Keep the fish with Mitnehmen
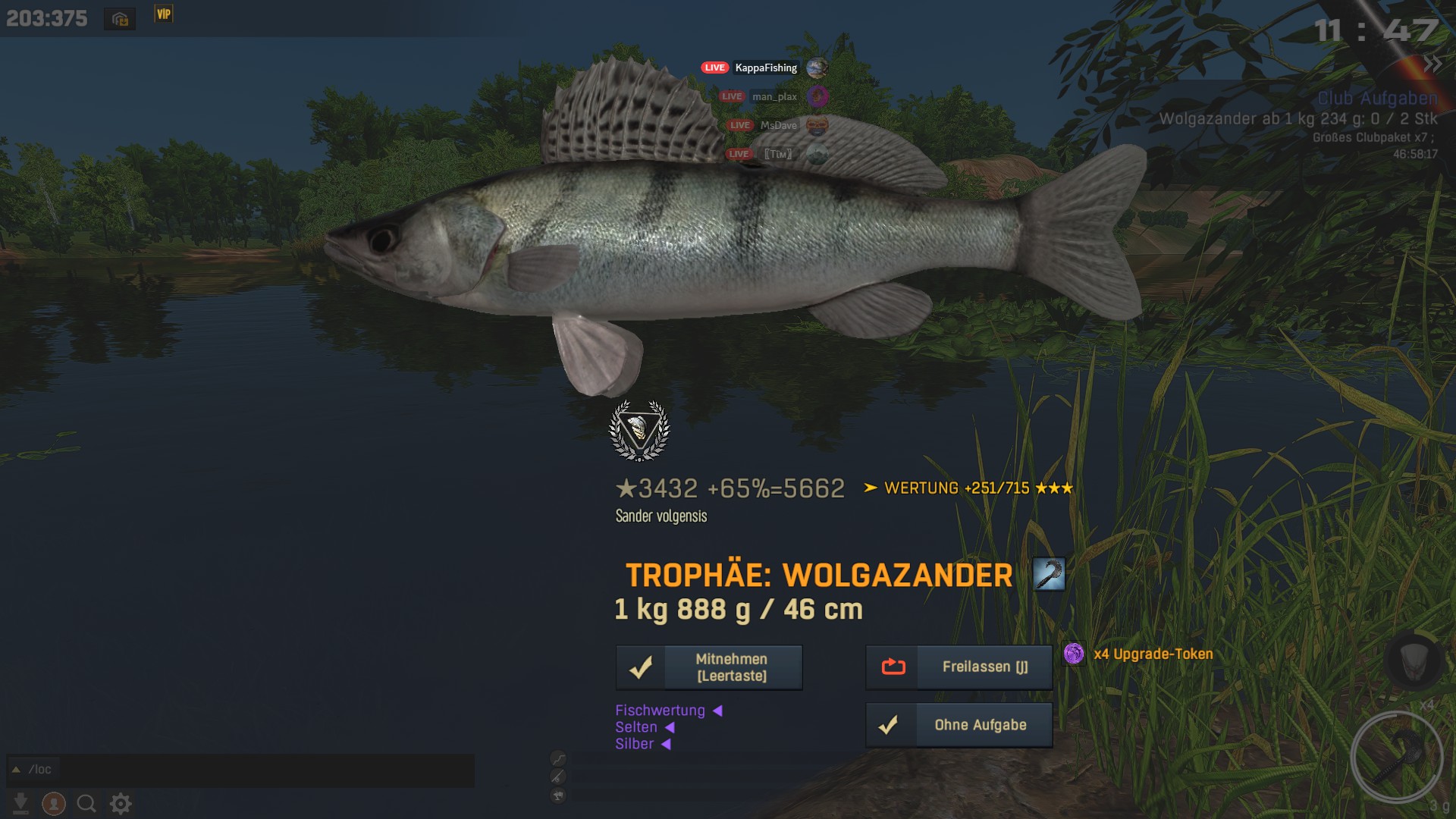 coord(709,667)
